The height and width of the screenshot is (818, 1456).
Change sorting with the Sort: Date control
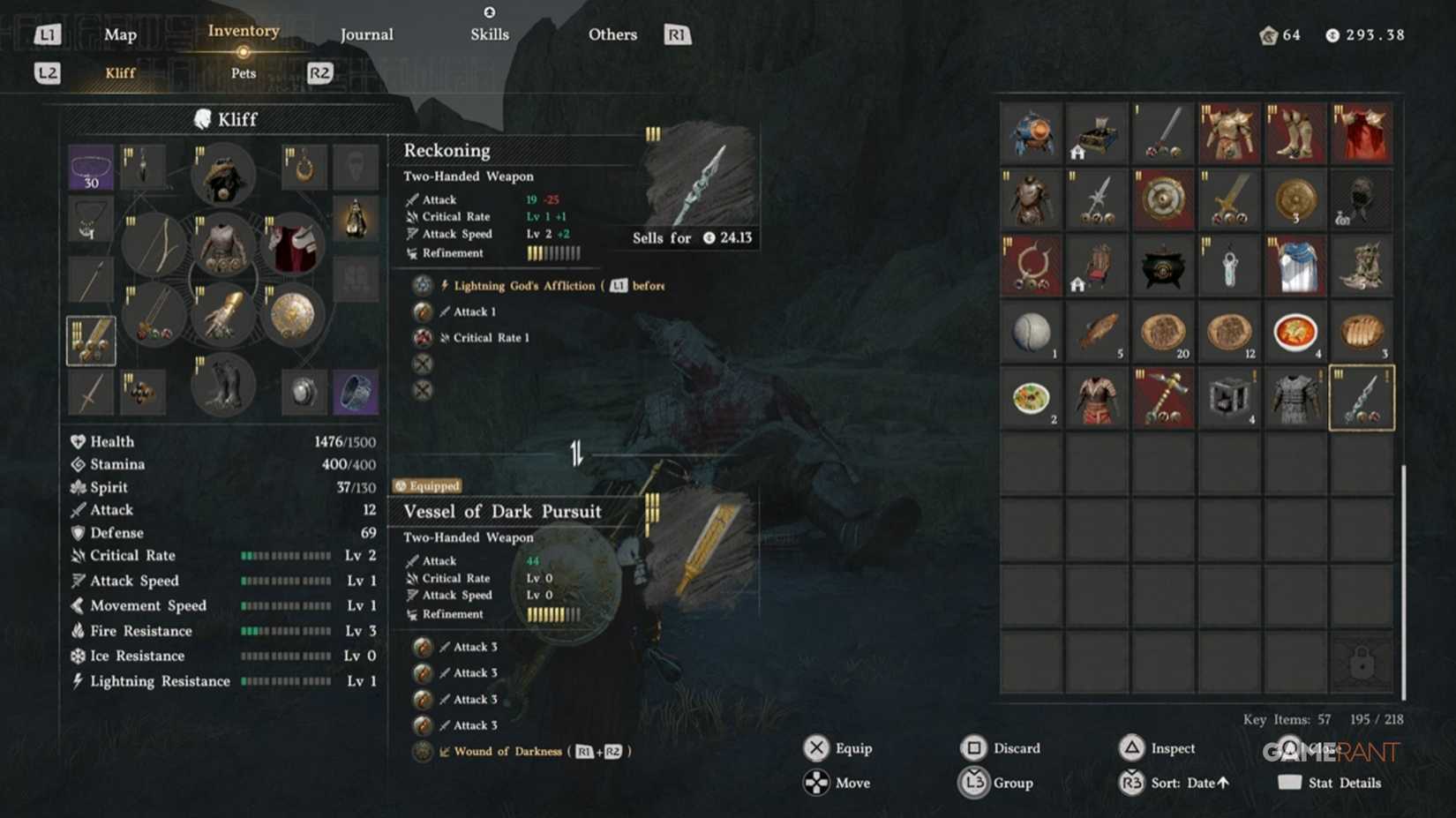tap(1182, 783)
